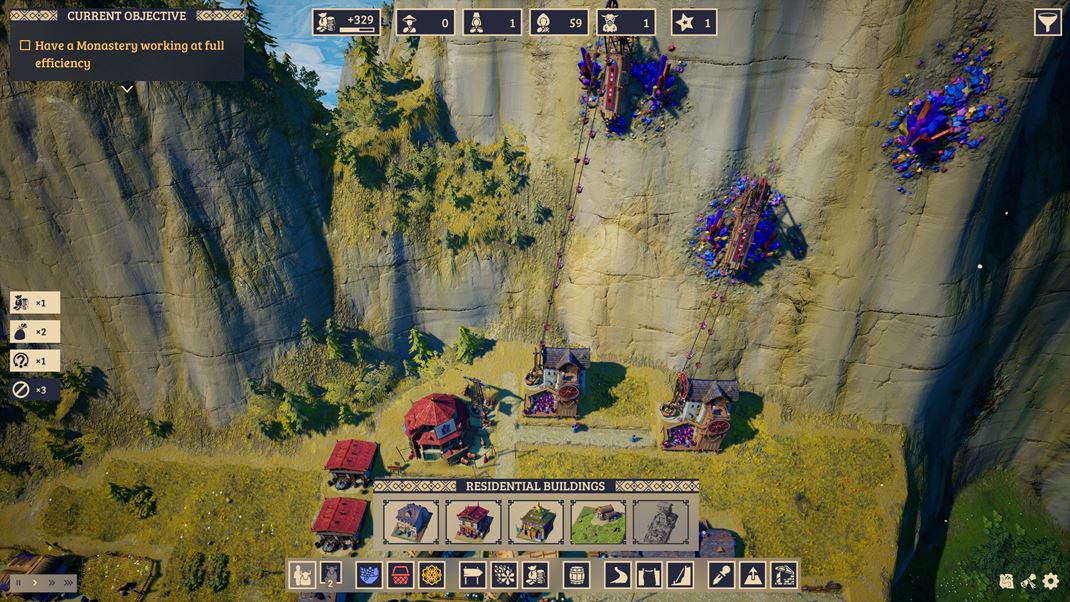Set game speed to fastest

tap(68, 582)
